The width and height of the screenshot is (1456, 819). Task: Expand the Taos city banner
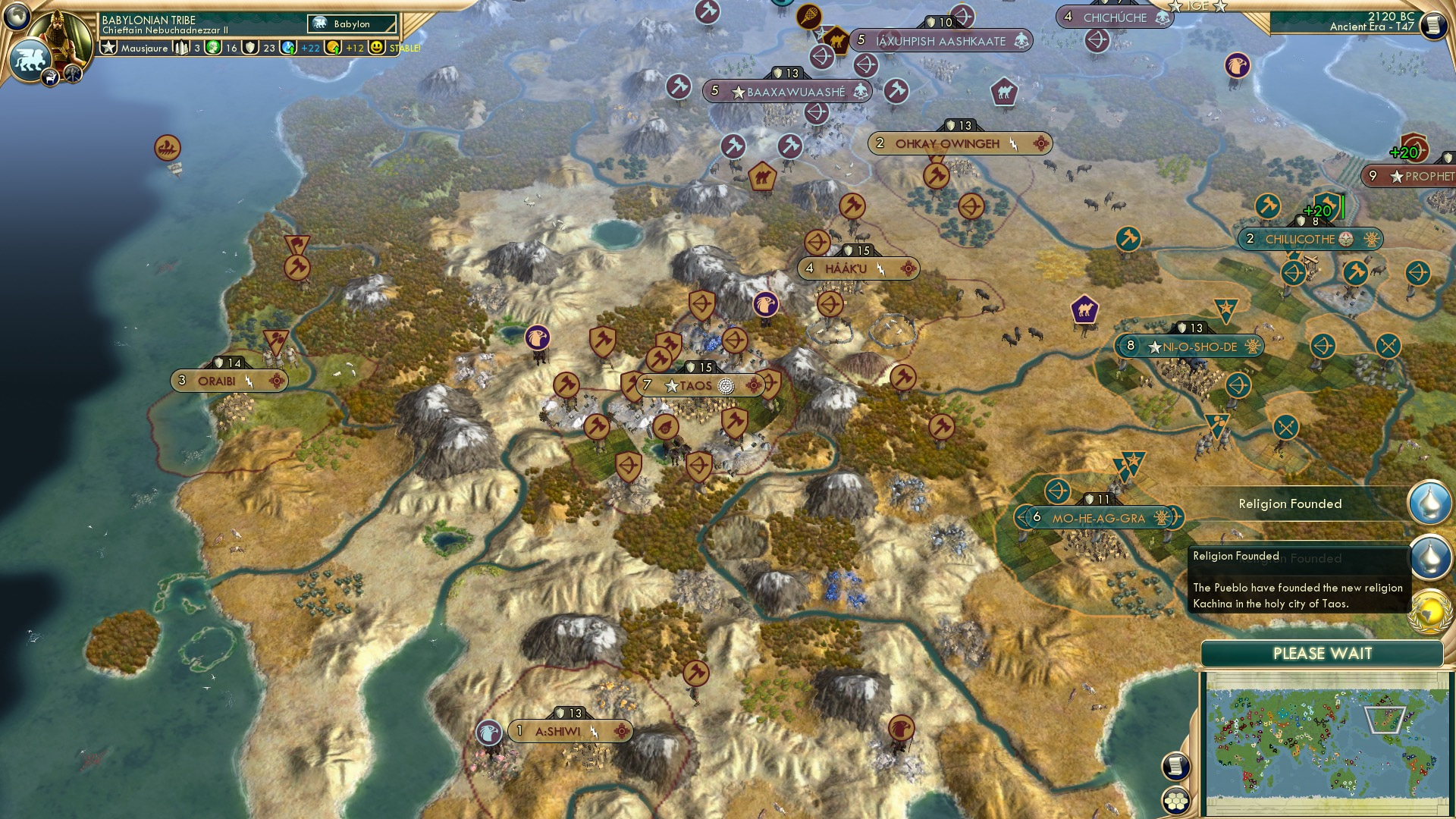click(x=696, y=385)
